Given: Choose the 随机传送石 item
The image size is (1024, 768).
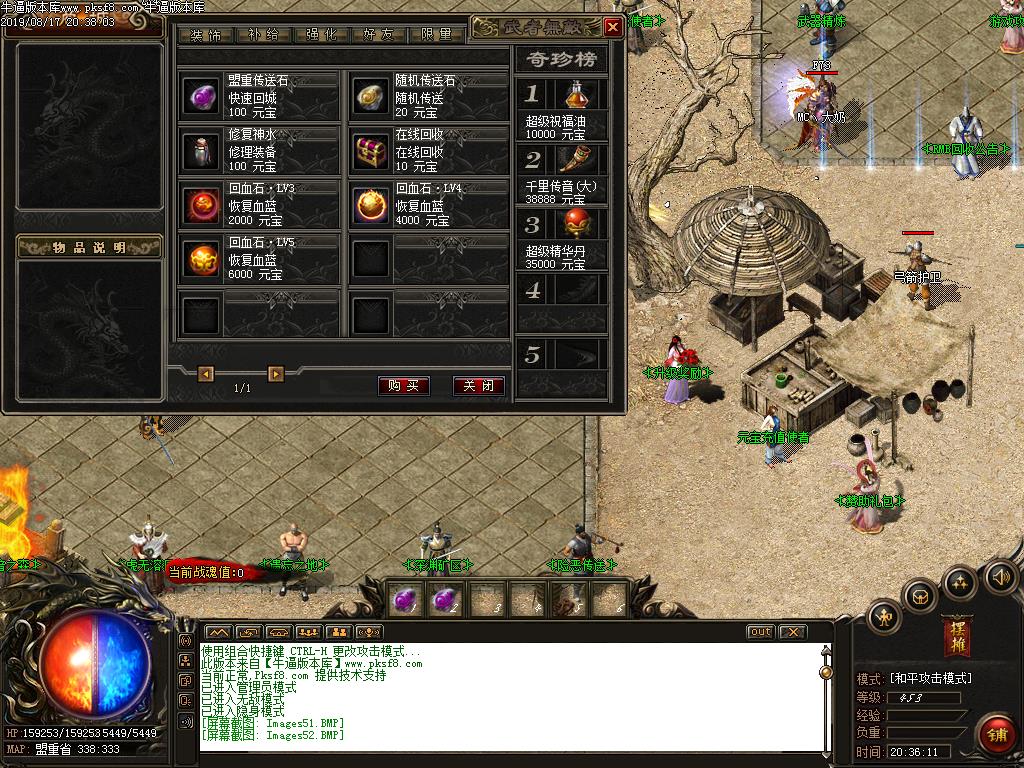Looking at the screenshot, I should point(372,96).
